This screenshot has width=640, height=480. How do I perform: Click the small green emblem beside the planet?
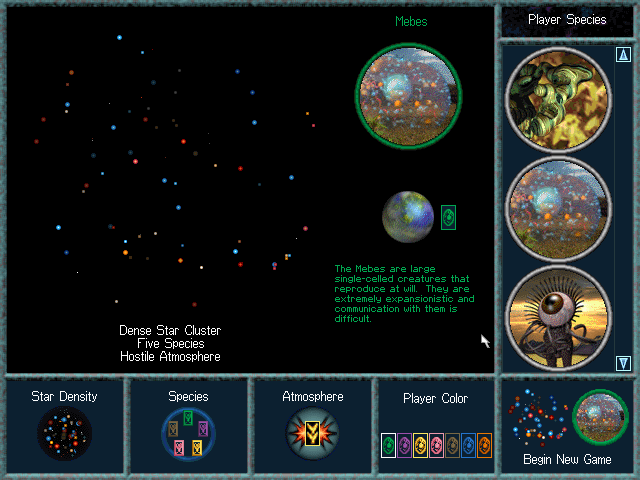coord(448,217)
